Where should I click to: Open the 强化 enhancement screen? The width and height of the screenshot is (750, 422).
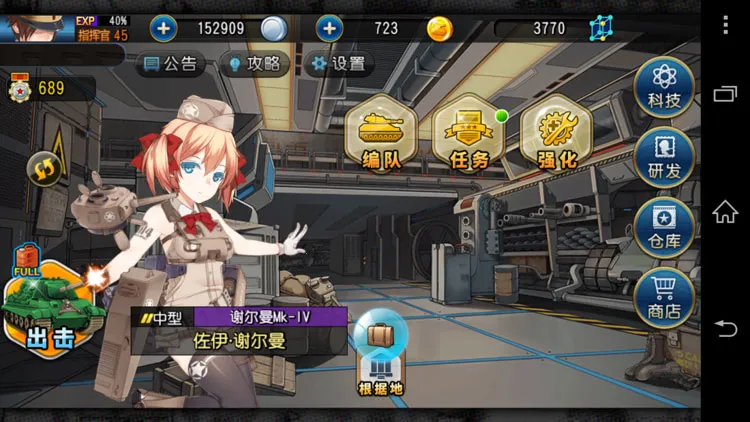pyautogui.click(x=556, y=135)
